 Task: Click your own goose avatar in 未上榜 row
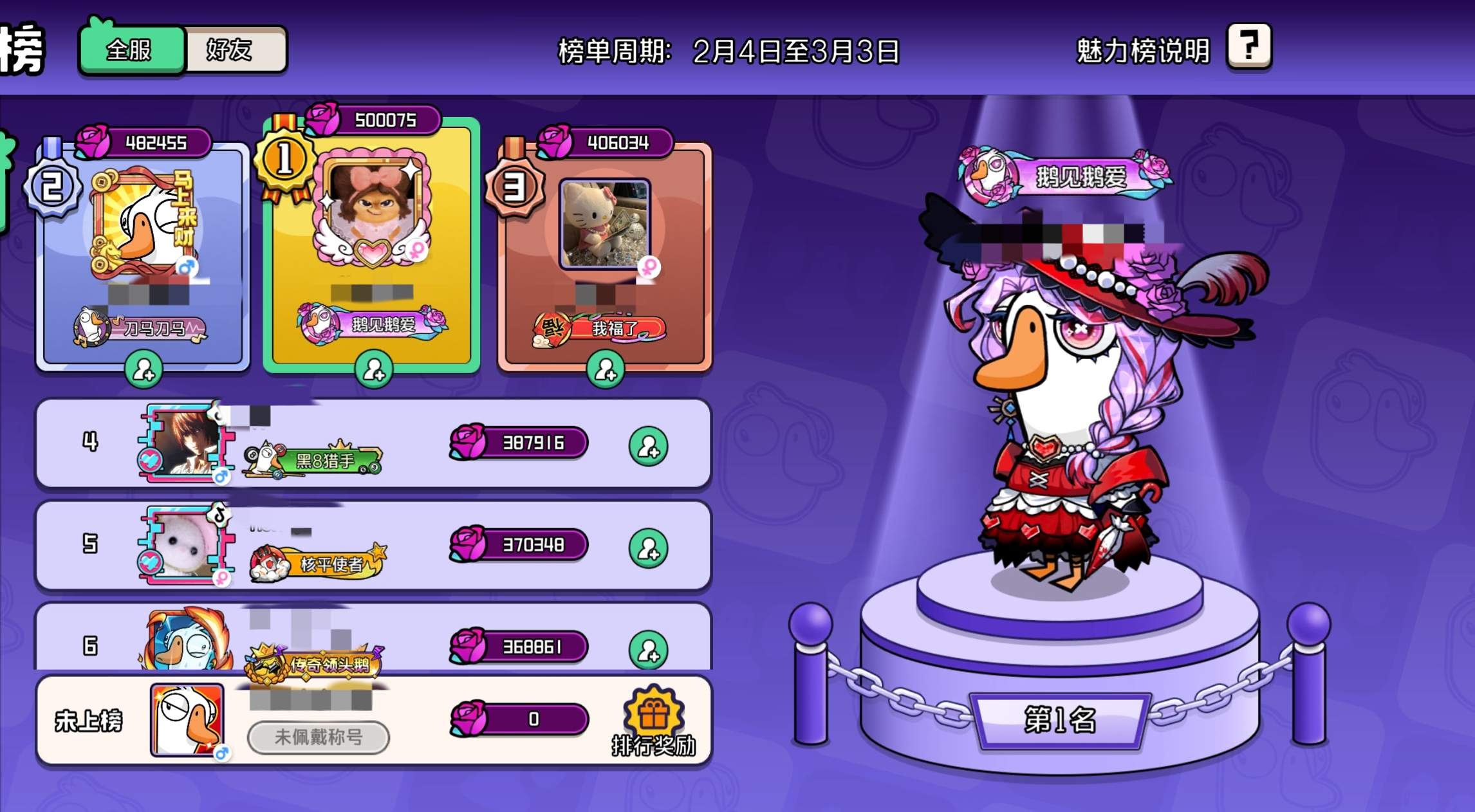coord(187,719)
